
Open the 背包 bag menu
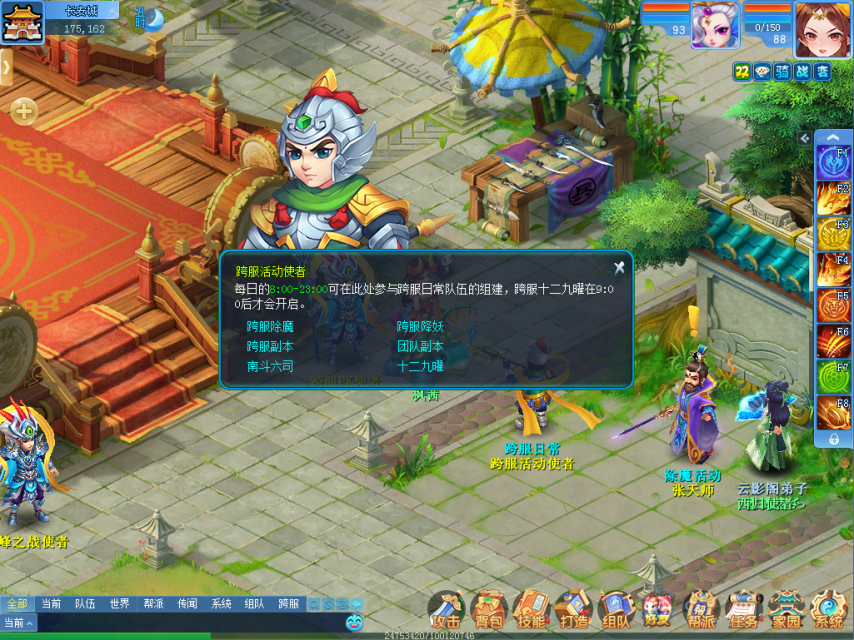click(489, 609)
